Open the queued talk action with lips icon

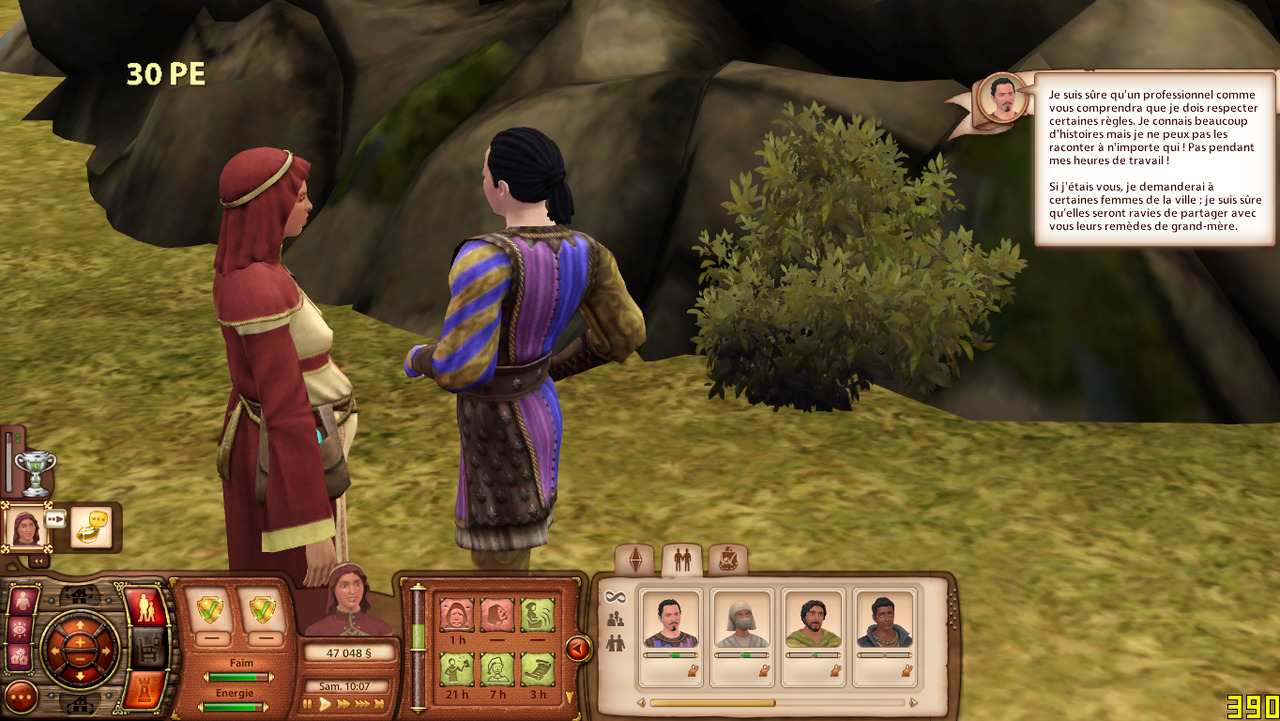91,527
